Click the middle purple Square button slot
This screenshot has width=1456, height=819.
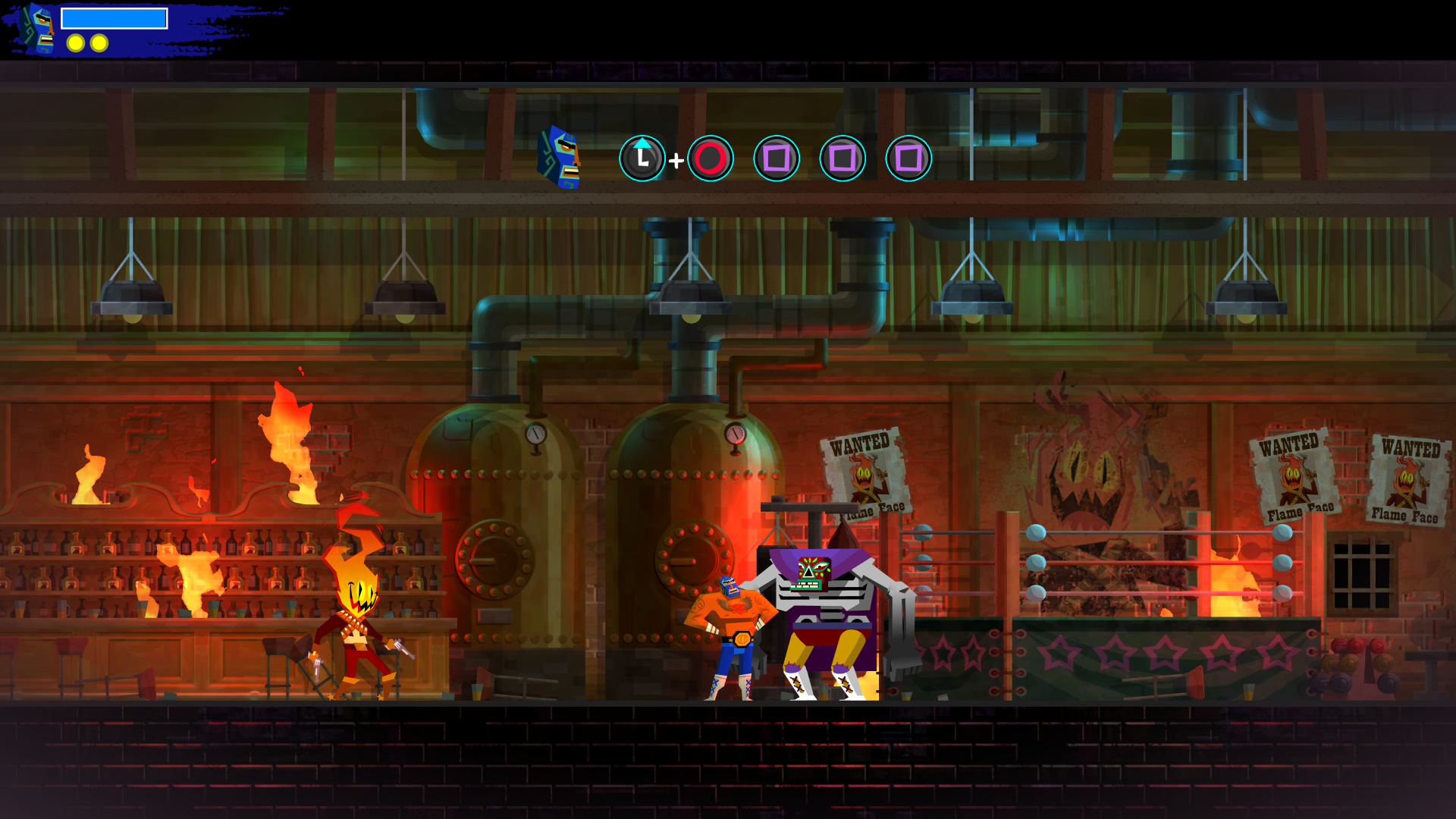[x=841, y=158]
